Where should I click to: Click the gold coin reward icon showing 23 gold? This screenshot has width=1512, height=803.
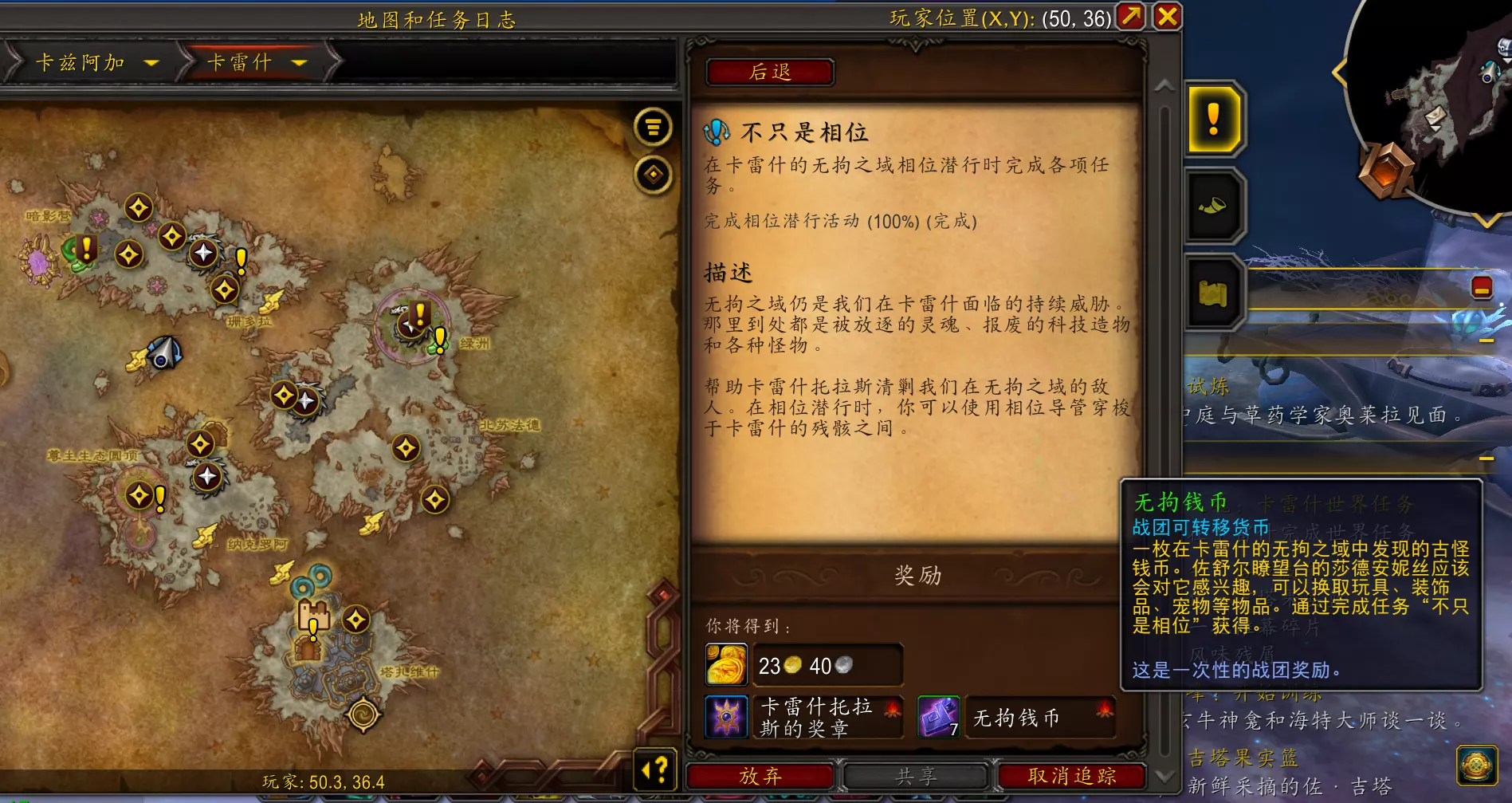[x=725, y=665]
